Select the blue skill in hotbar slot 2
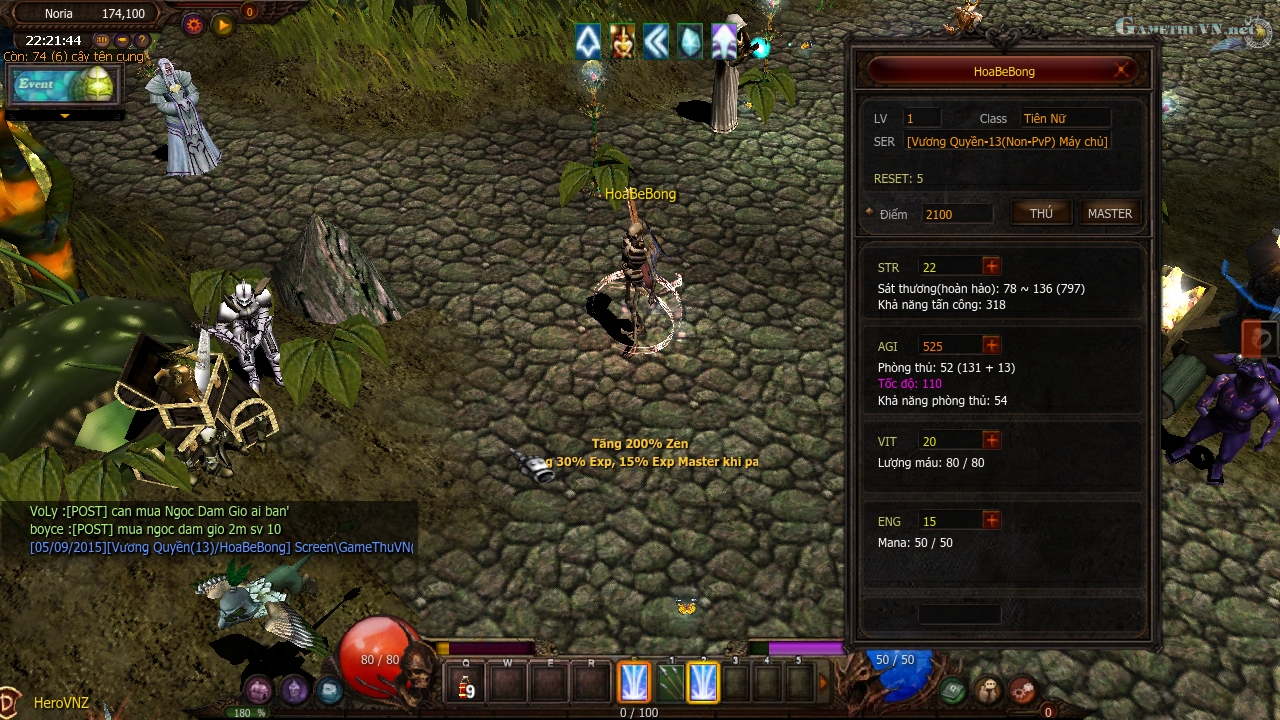The image size is (1280, 720). click(703, 683)
